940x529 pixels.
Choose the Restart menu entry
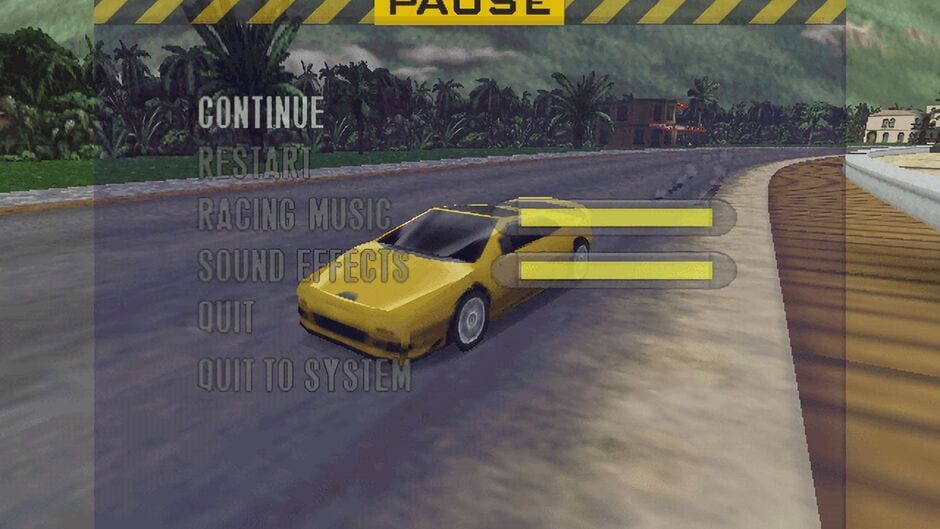254,163
